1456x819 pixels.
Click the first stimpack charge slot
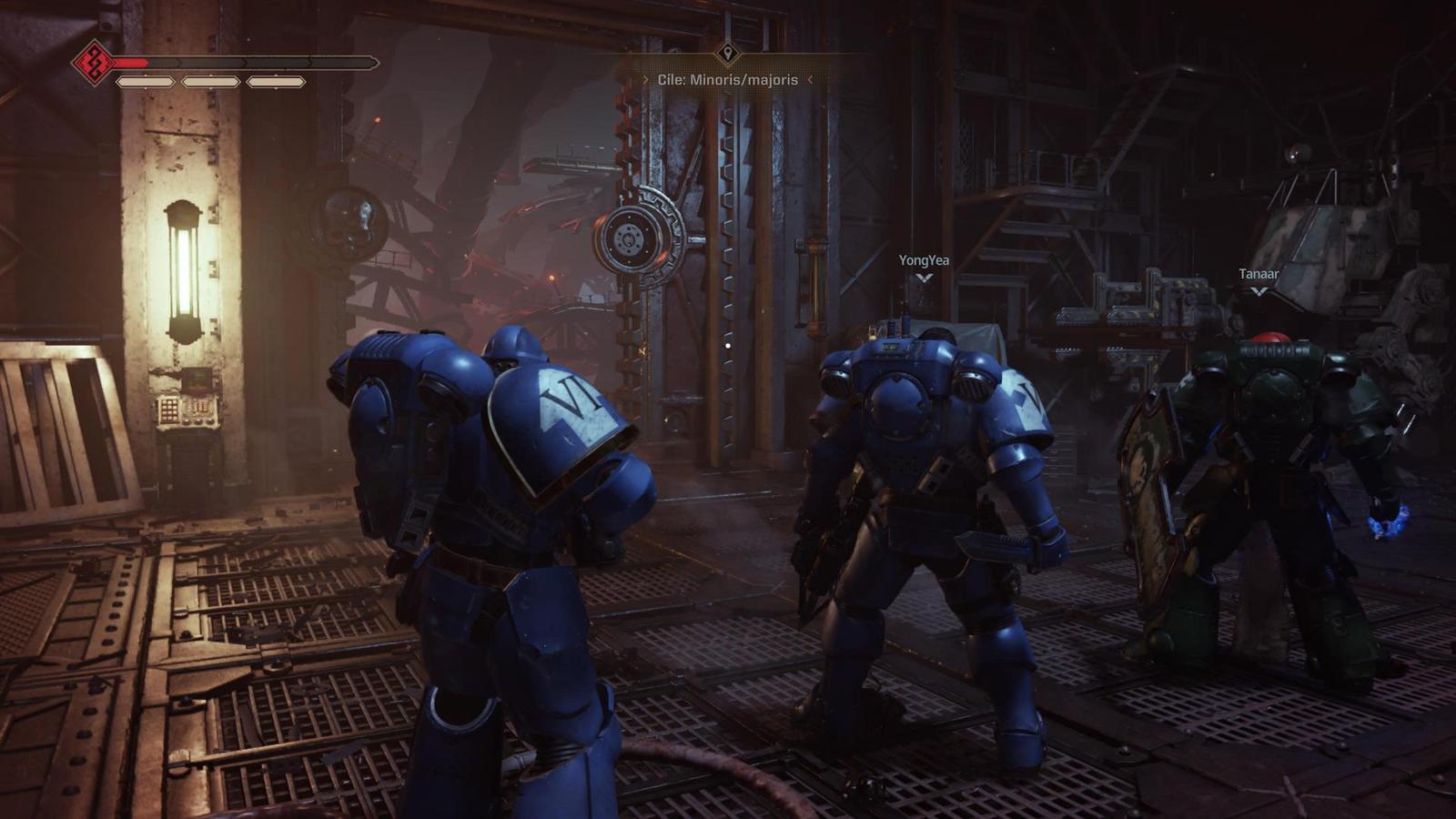point(146,81)
